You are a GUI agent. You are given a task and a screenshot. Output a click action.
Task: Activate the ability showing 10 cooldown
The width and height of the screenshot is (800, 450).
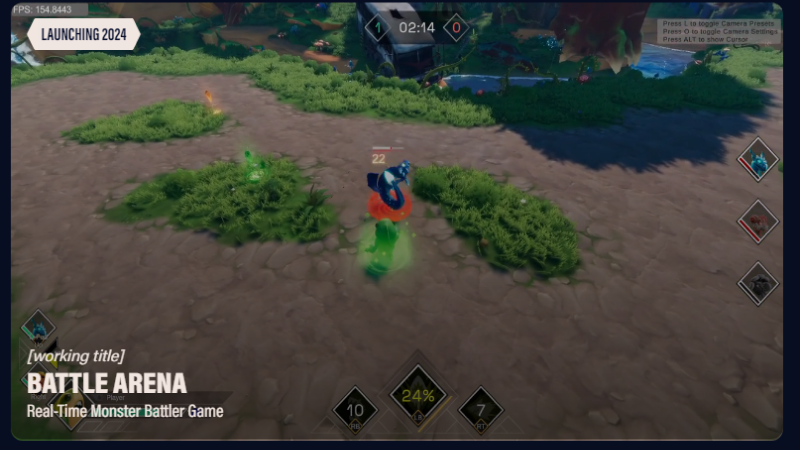pos(355,410)
